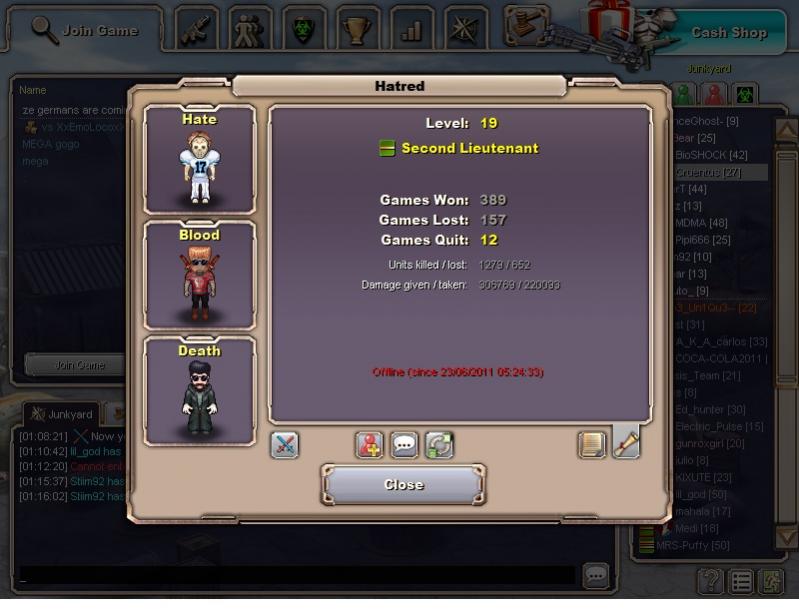This screenshot has width=799, height=613.
Task: Click the green arrows trade icon
Action: point(439,445)
